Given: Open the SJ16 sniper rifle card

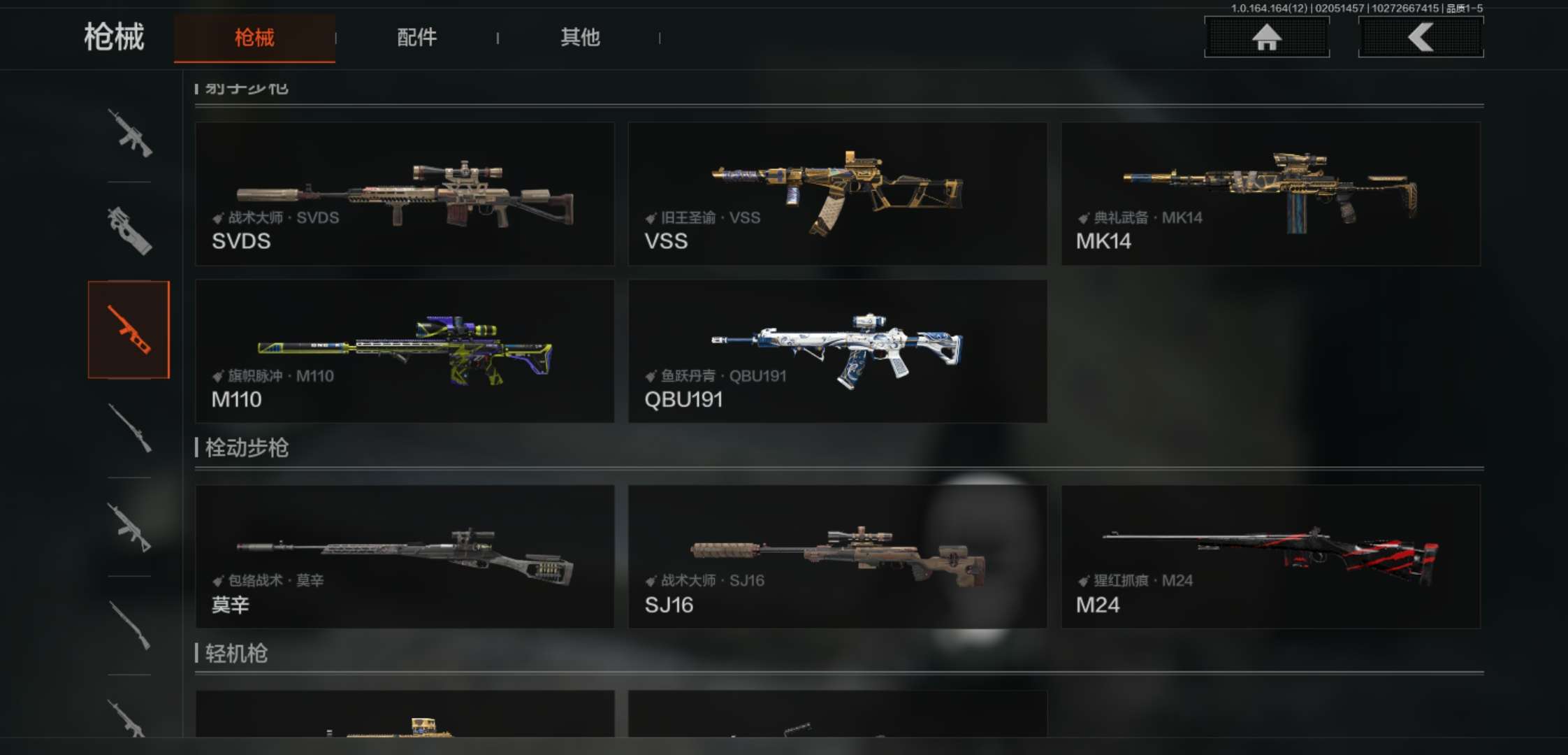Looking at the screenshot, I should coord(837,556).
